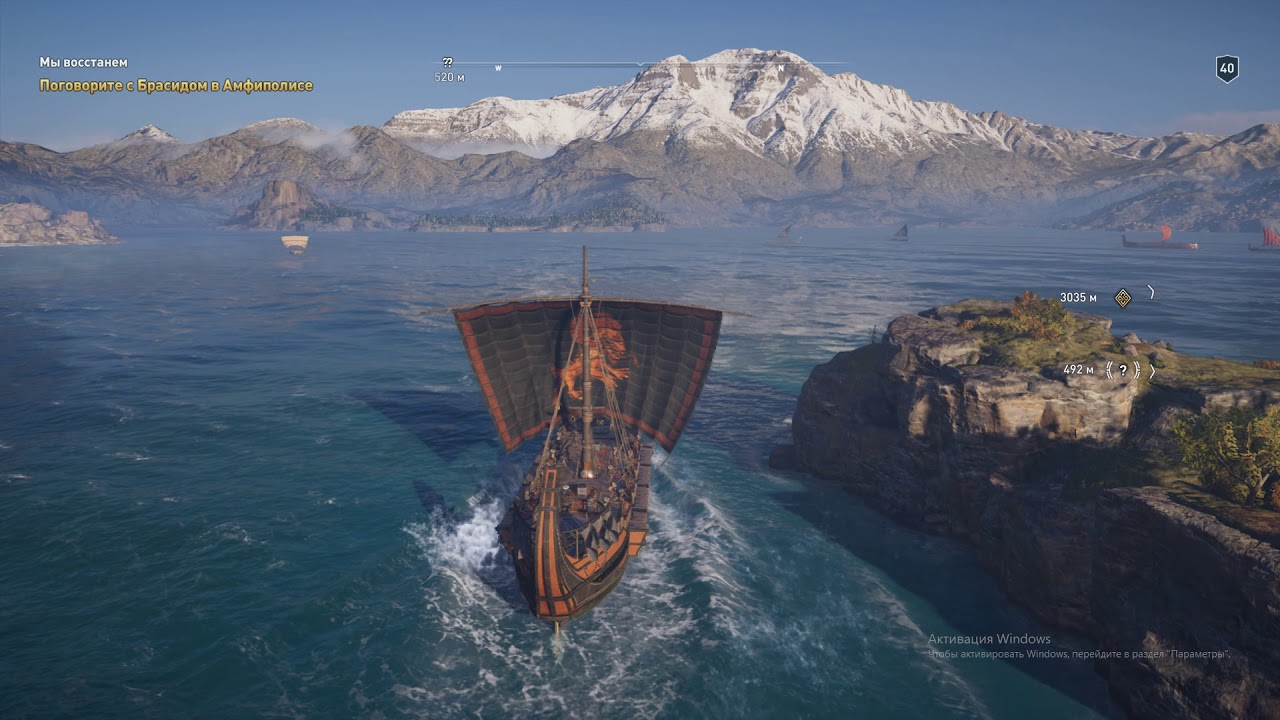
Task: Click the compass bar at the top
Action: pyautogui.click(x=640, y=65)
